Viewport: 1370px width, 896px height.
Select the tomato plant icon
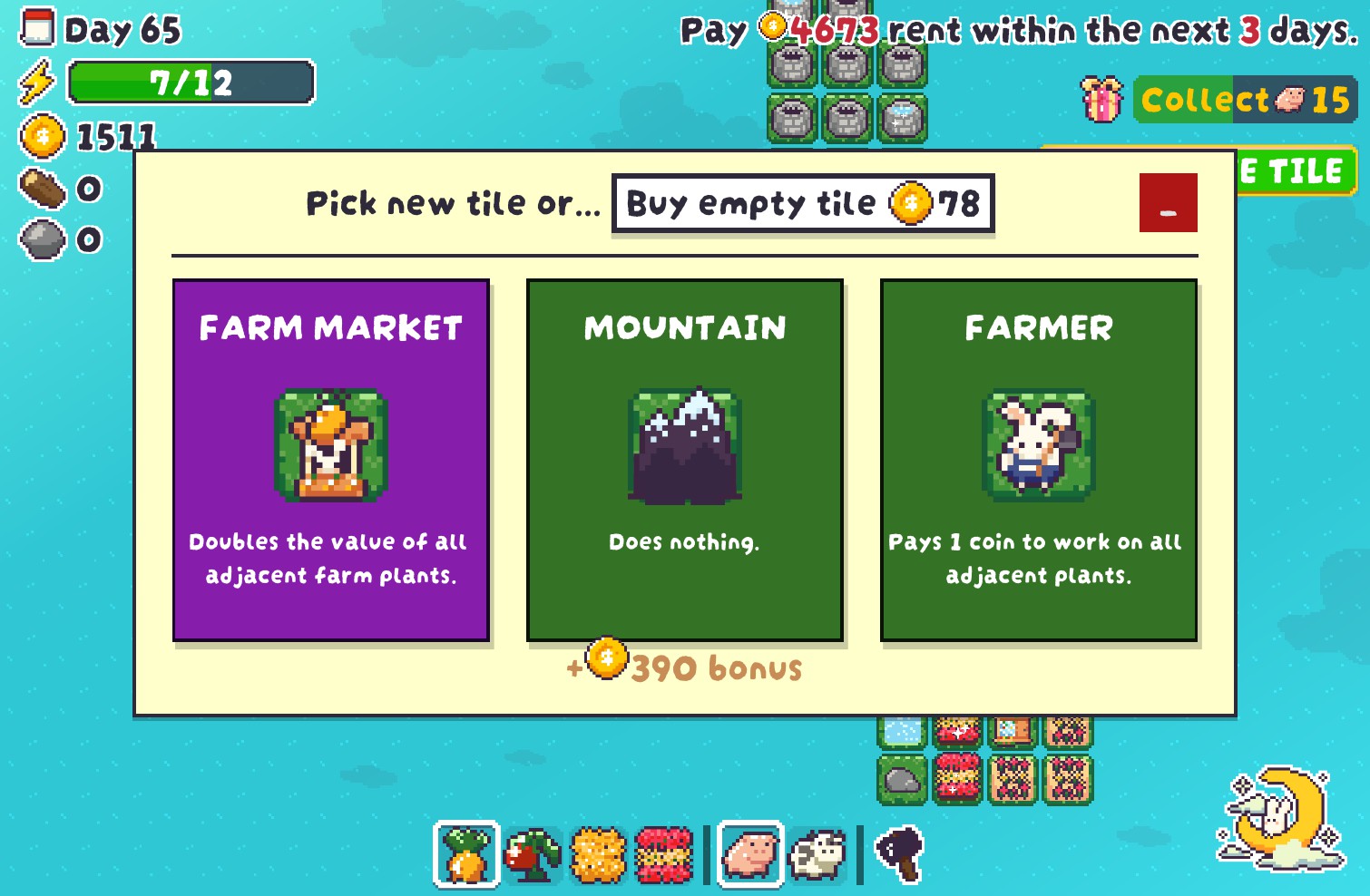coord(534,853)
